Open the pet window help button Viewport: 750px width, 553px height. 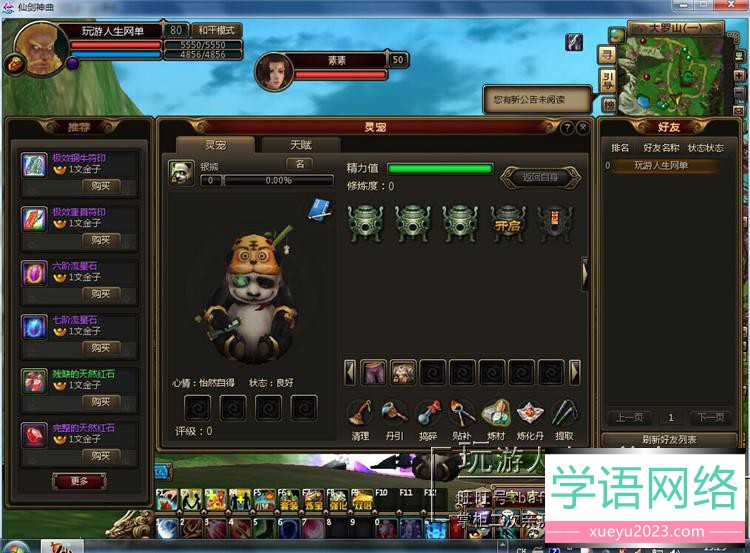click(x=566, y=128)
